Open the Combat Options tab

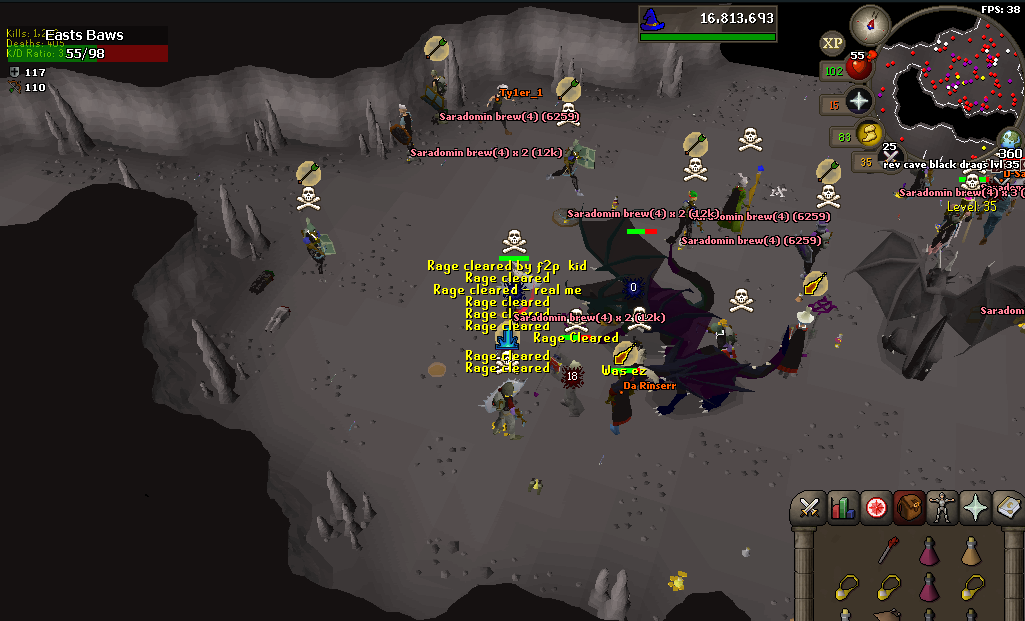click(809, 509)
